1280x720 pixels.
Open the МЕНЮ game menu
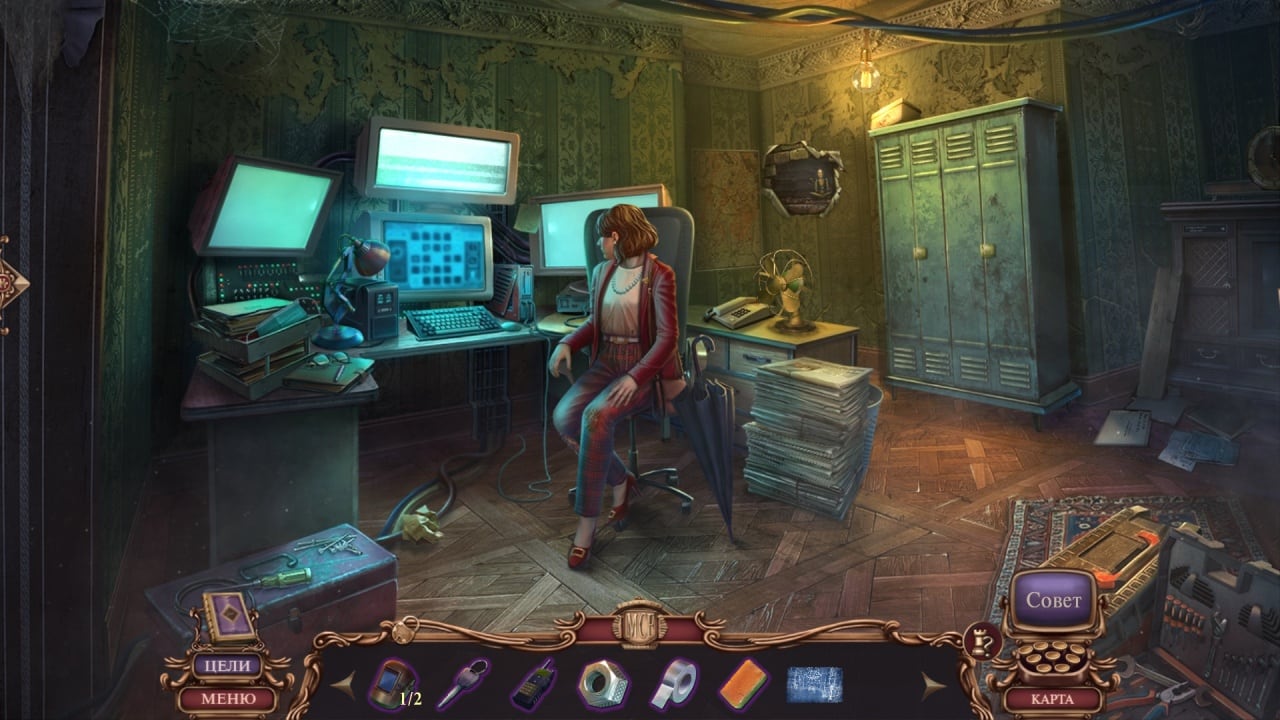(x=227, y=698)
